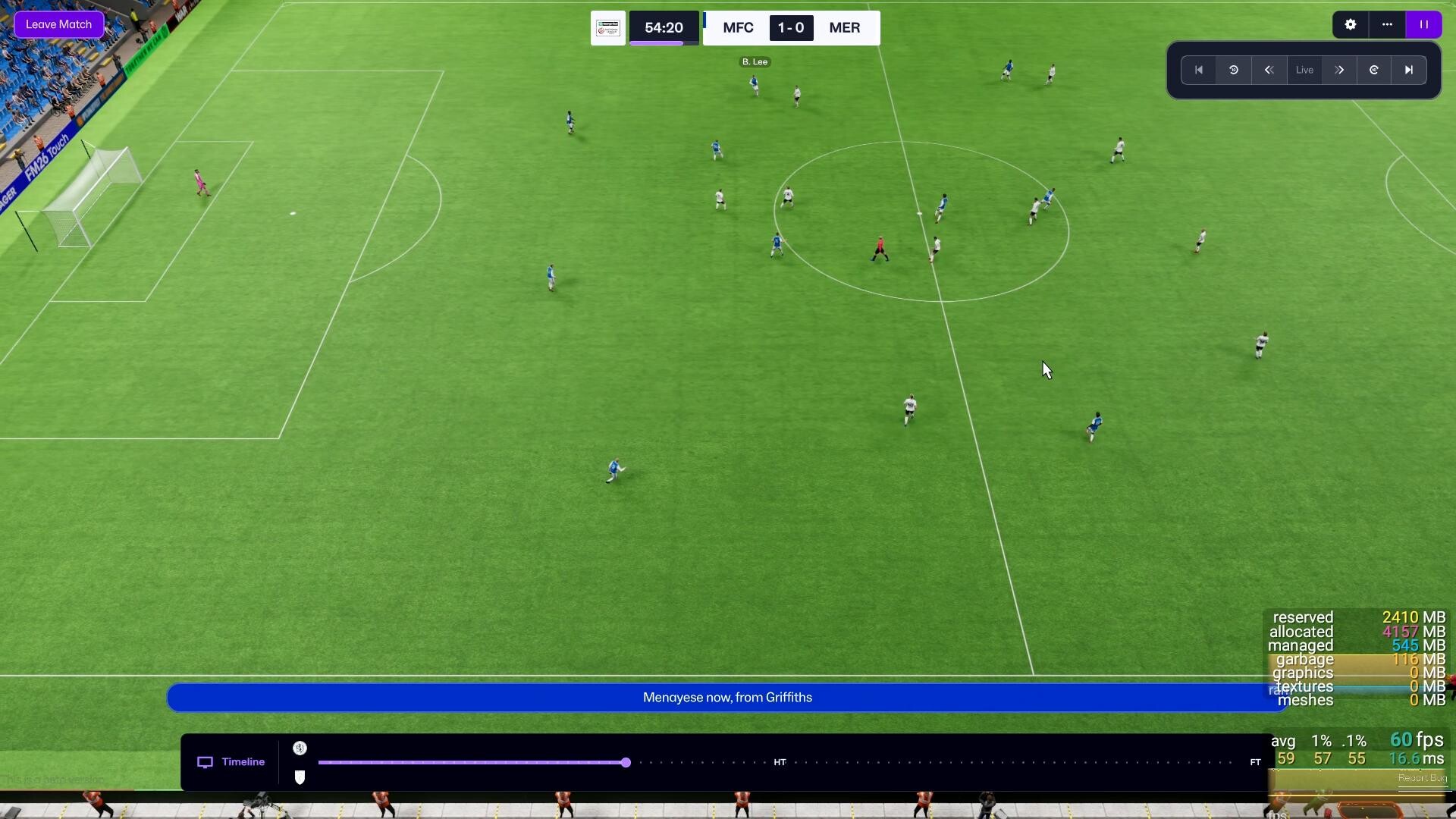Rewind the match by 10 seconds
Viewport: 1456px width, 819px height.
pyautogui.click(x=1234, y=70)
